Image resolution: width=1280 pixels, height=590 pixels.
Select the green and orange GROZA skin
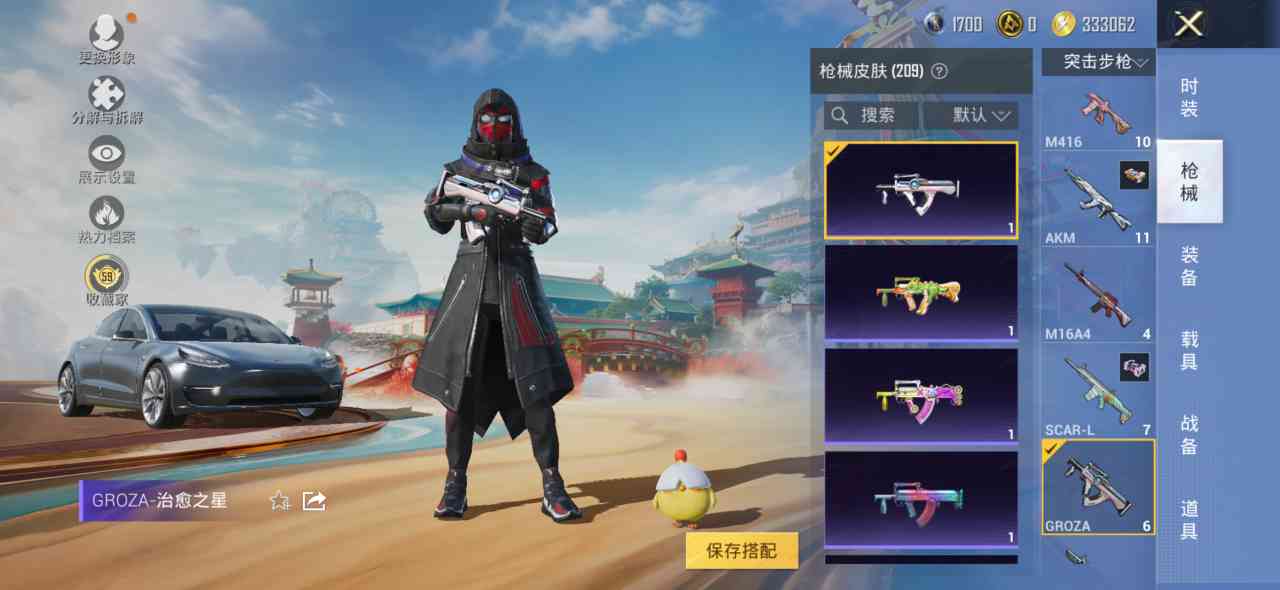[x=921, y=293]
